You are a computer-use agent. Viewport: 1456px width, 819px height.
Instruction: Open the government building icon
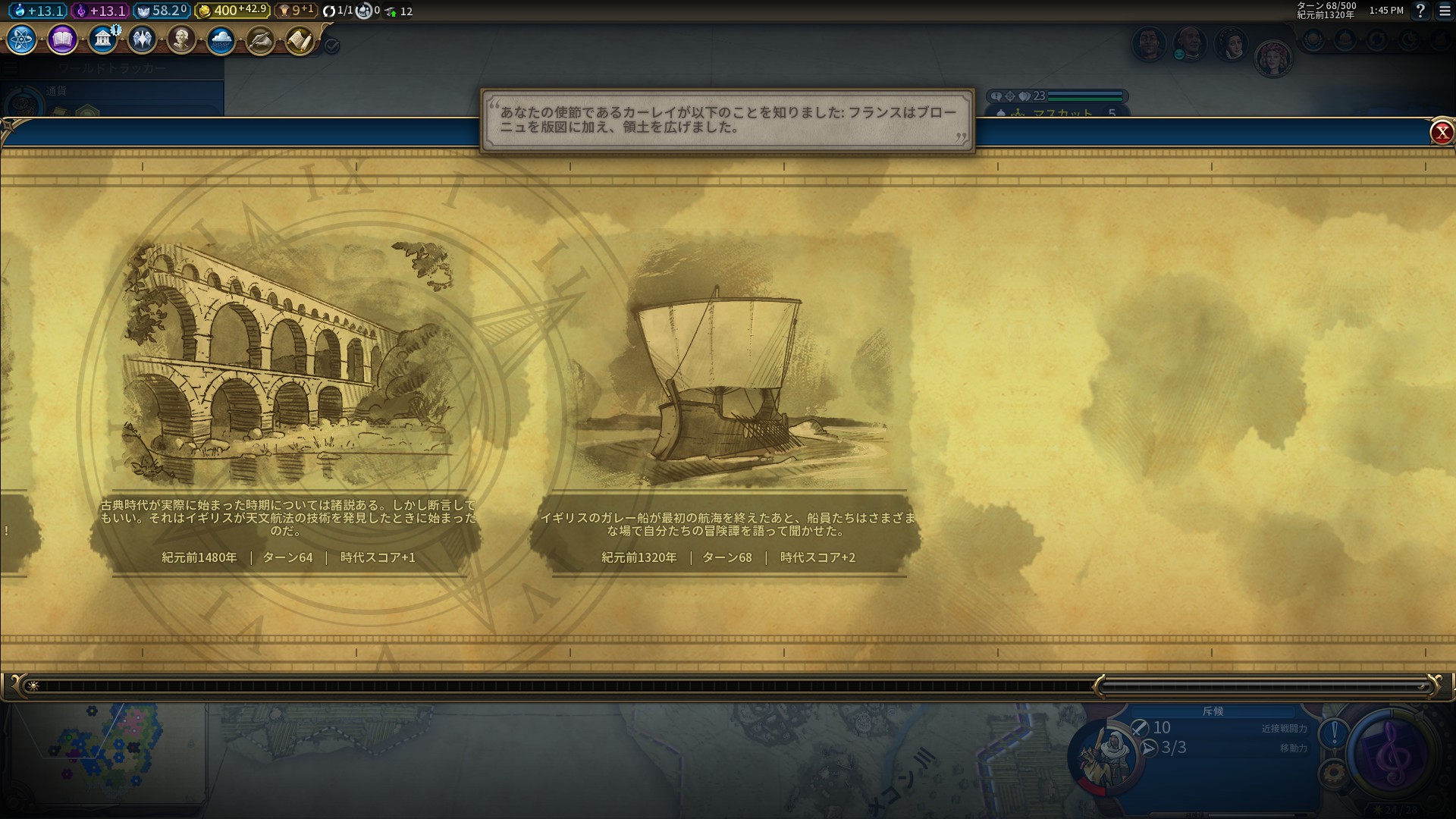point(102,39)
